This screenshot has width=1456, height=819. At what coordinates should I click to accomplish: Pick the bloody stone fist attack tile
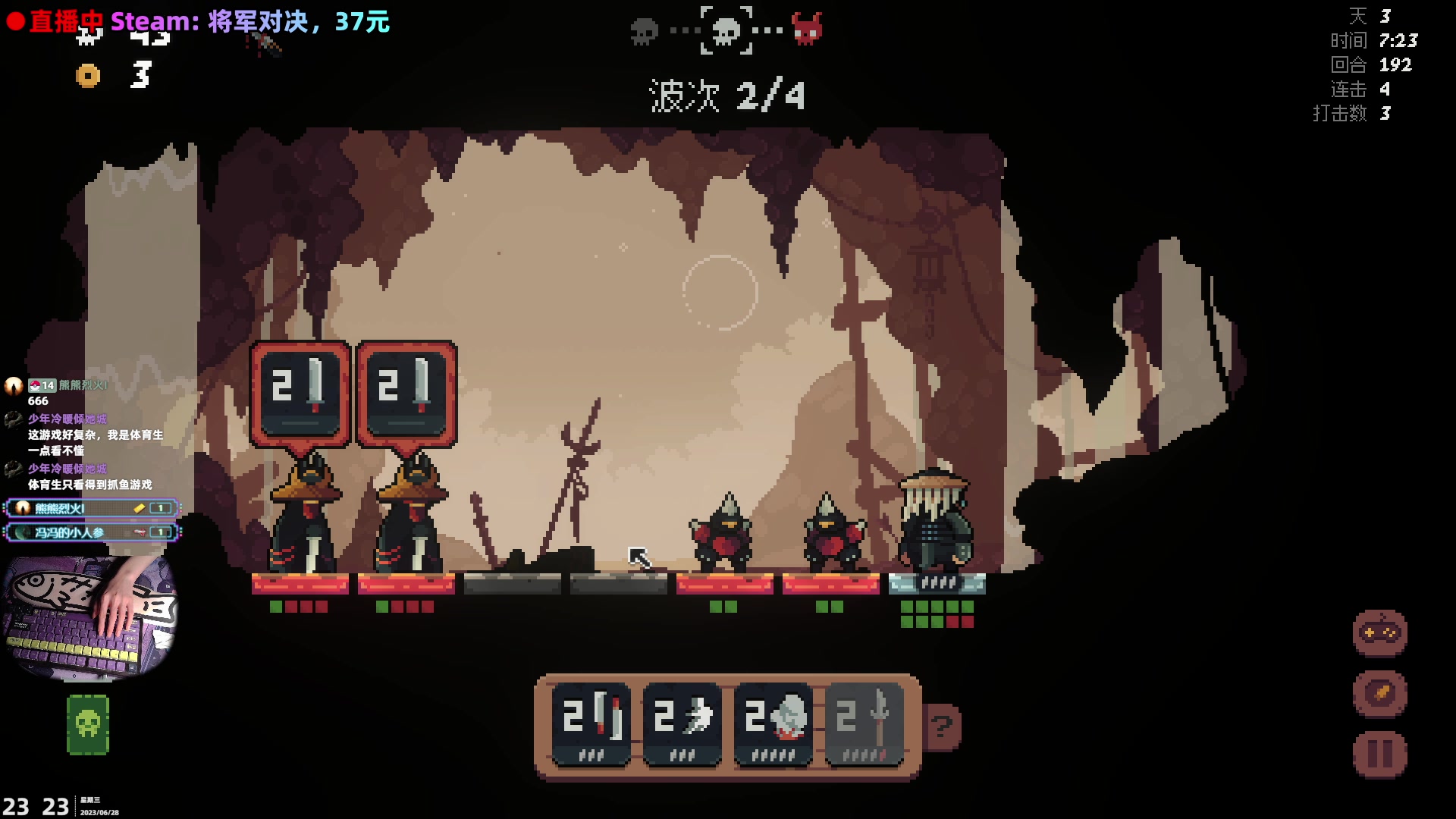(x=773, y=724)
